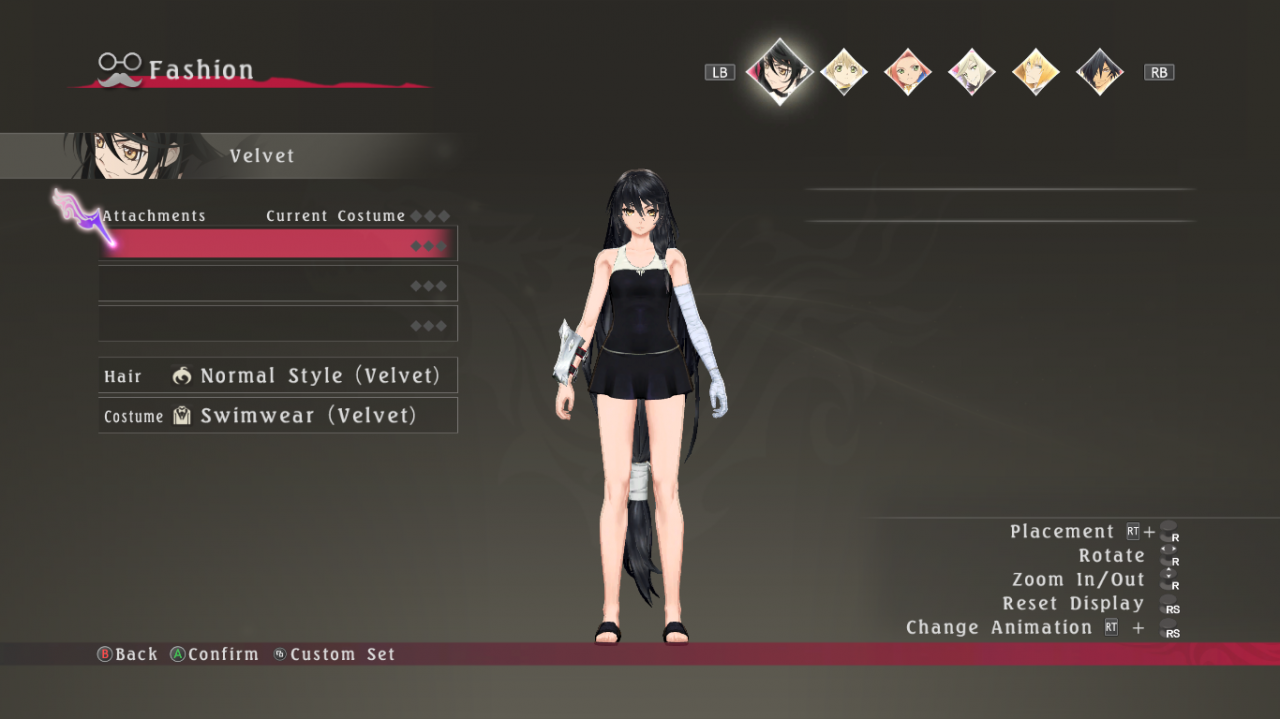Change the Costume row Swimwear (Velvet)
The width and height of the screenshot is (1280, 719).
tap(278, 416)
